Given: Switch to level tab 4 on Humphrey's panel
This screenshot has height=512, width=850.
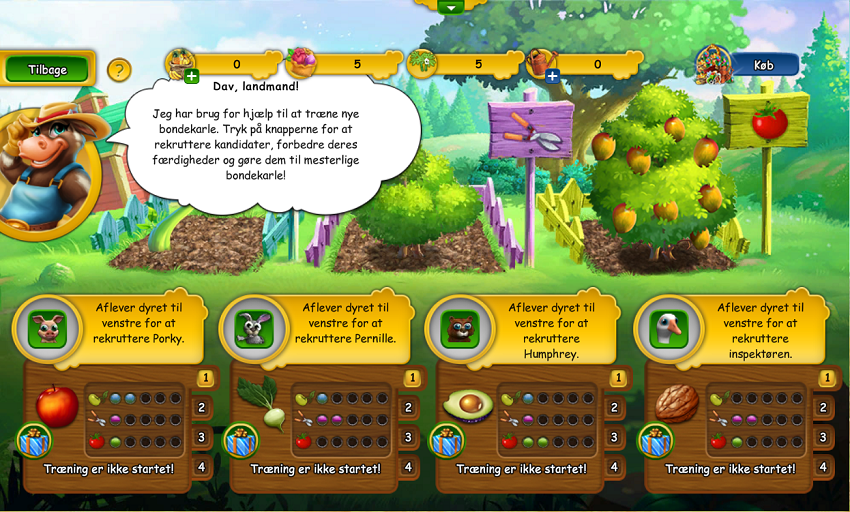Looking at the screenshot, I should [614, 466].
